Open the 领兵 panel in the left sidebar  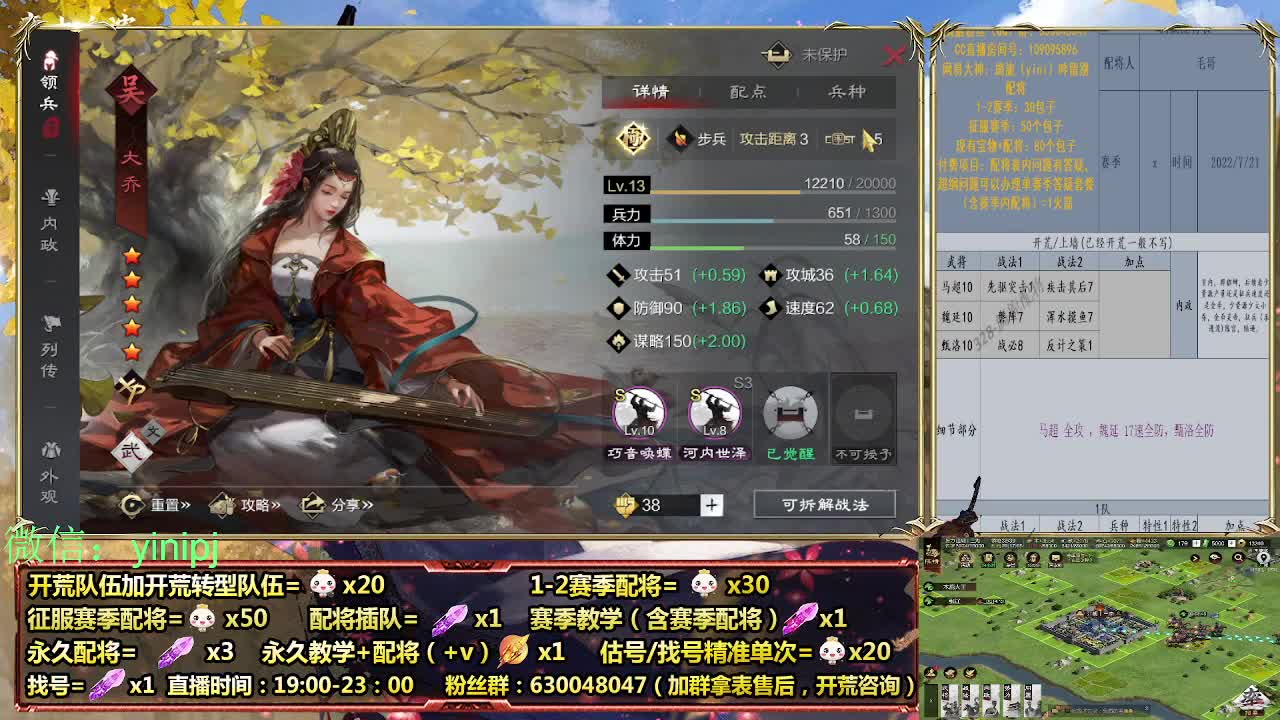pyautogui.click(x=50, y=80)
